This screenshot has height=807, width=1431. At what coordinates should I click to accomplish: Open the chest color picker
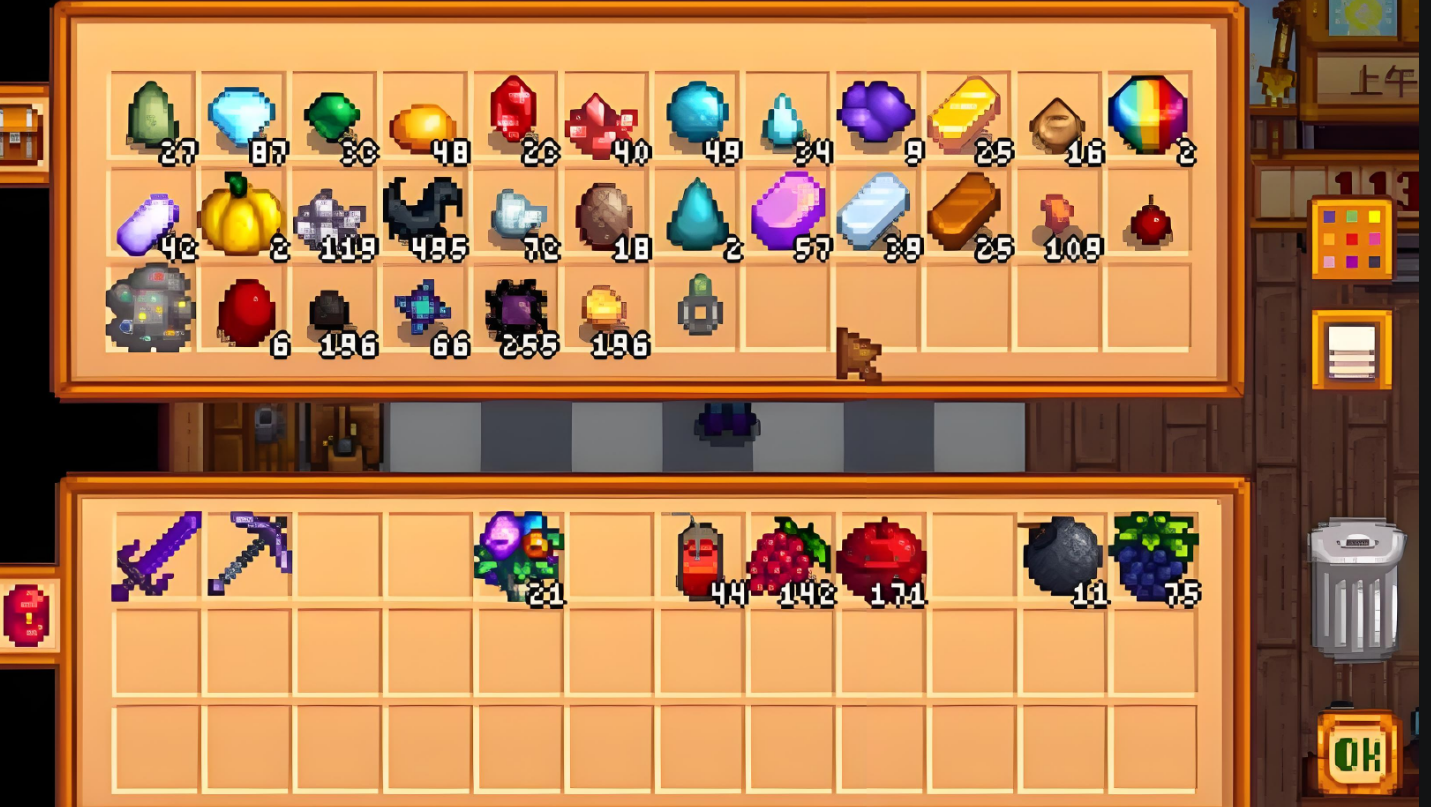coord(1351,239)
